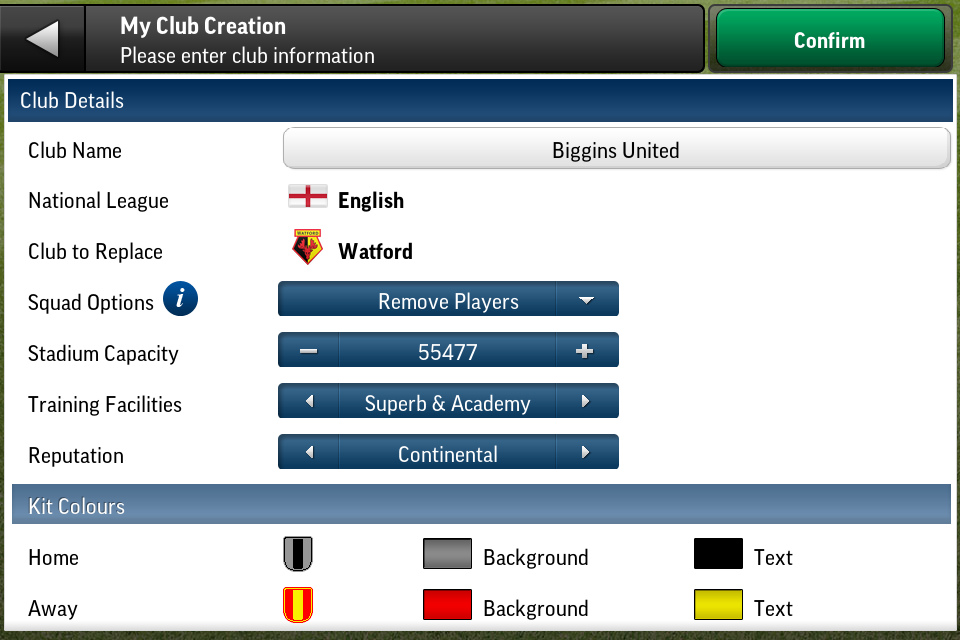This screenshot has width=960, height=640.
Task: Pick away kit red background colour
Action: coord(446,606)
